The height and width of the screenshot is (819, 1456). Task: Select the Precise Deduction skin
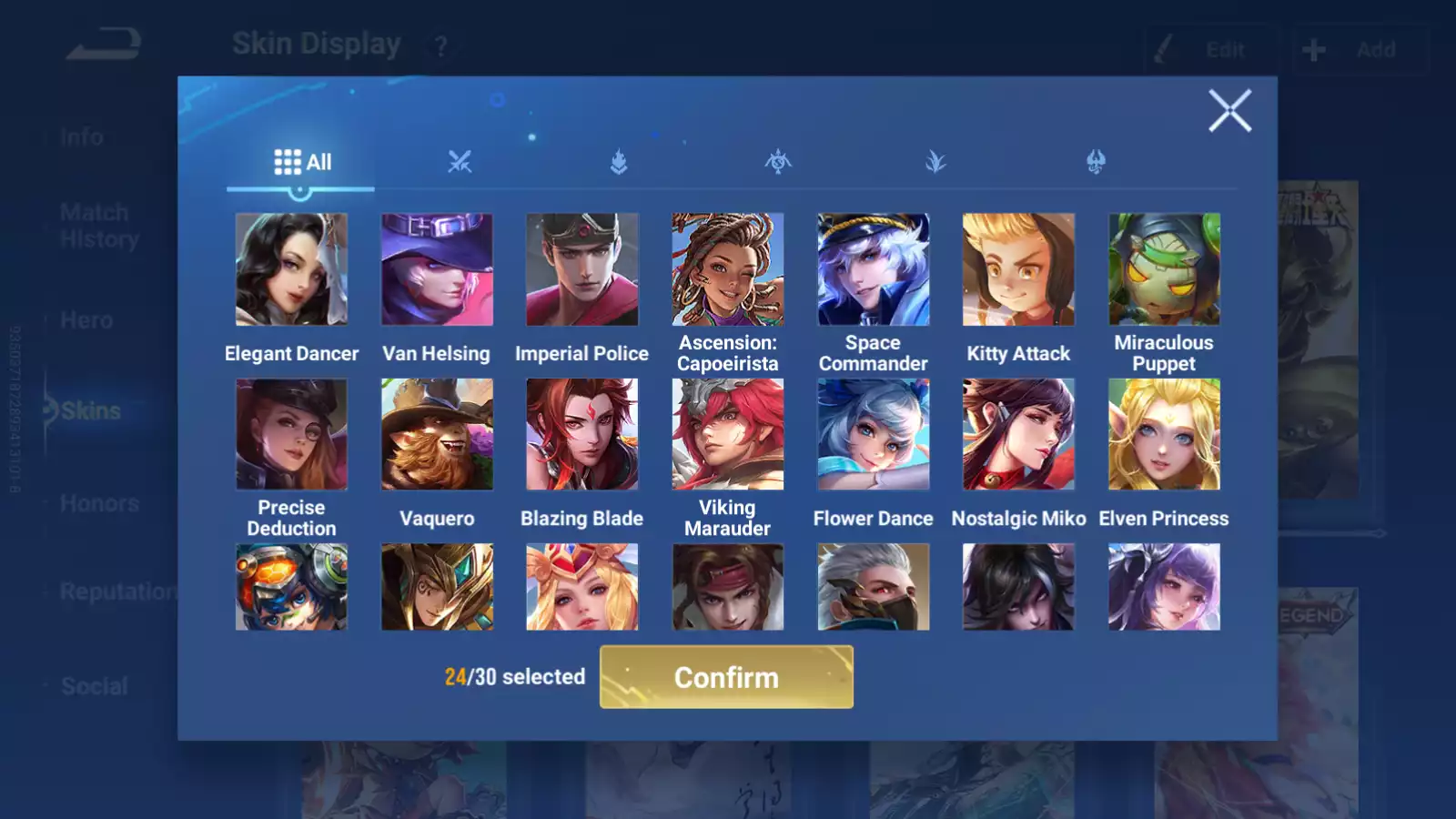(x=291, y=434)
